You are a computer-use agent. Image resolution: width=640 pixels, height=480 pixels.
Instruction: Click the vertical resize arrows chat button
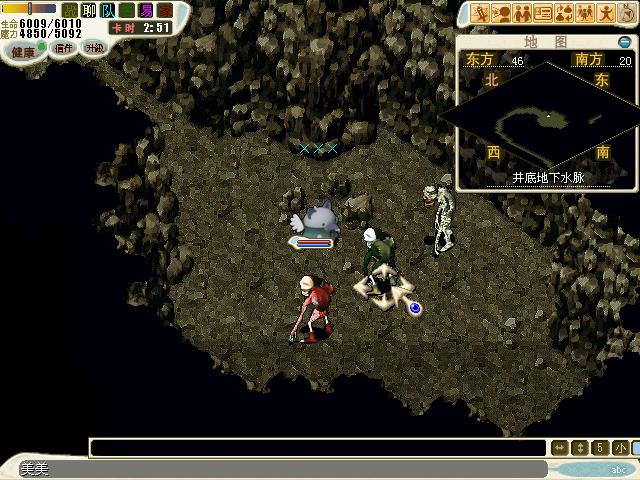click(x=580, y=447)
